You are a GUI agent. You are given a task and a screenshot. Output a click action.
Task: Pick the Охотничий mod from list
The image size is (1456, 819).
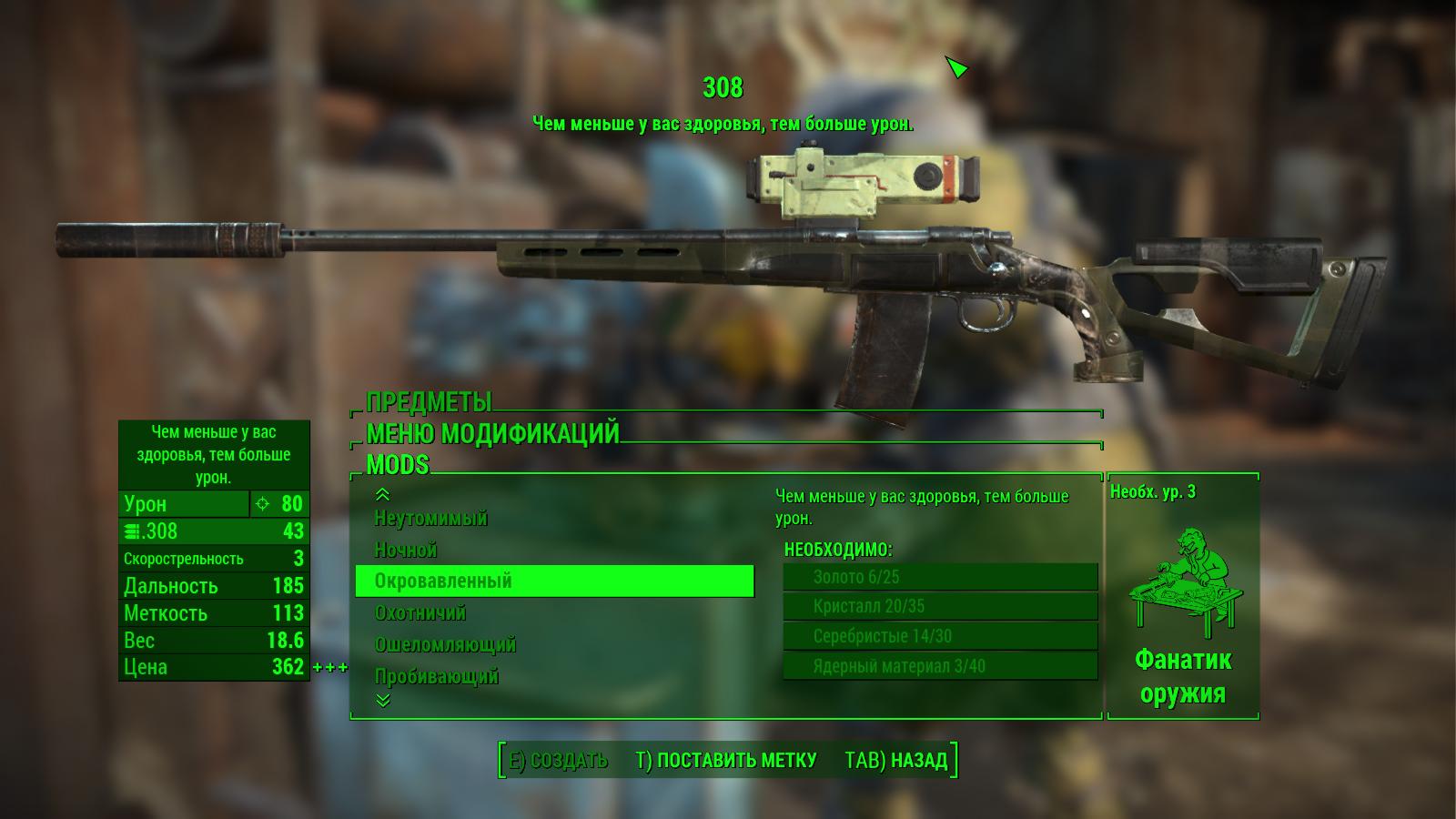[420, 613]
